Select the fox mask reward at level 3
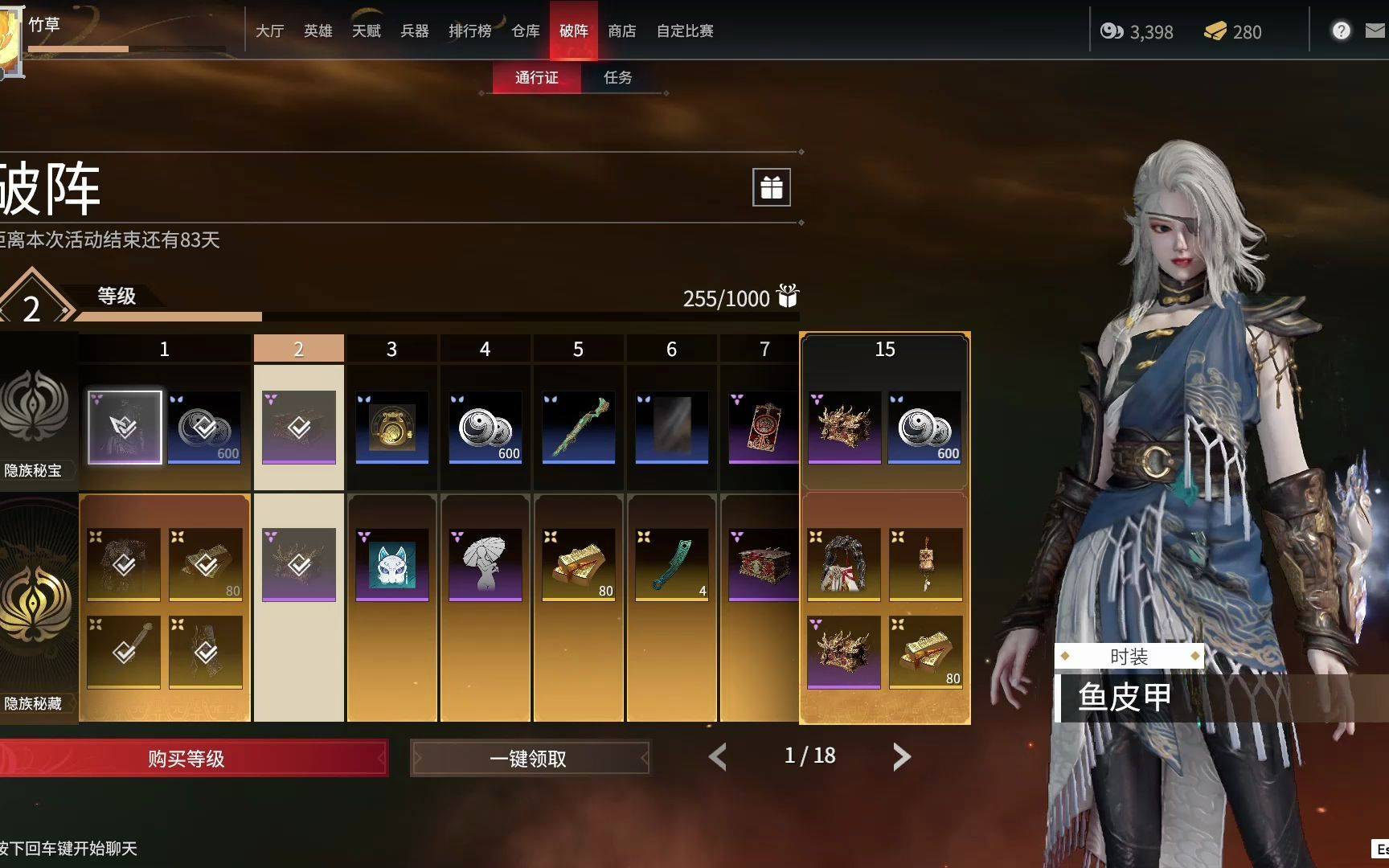The height and width of the screenshot is (868, 1389). click(x=392, y=564)
